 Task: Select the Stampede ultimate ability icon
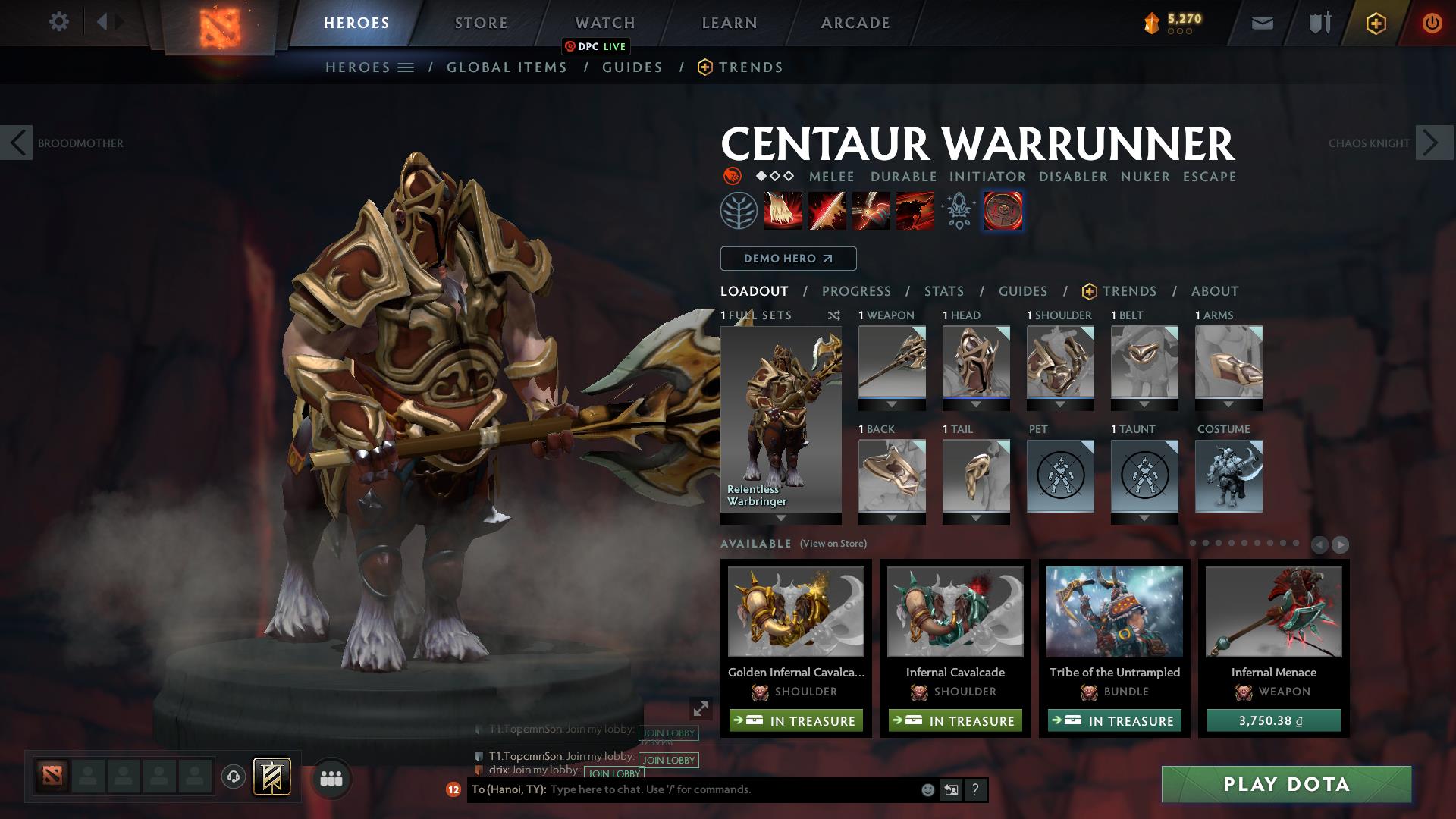[914, 211]
